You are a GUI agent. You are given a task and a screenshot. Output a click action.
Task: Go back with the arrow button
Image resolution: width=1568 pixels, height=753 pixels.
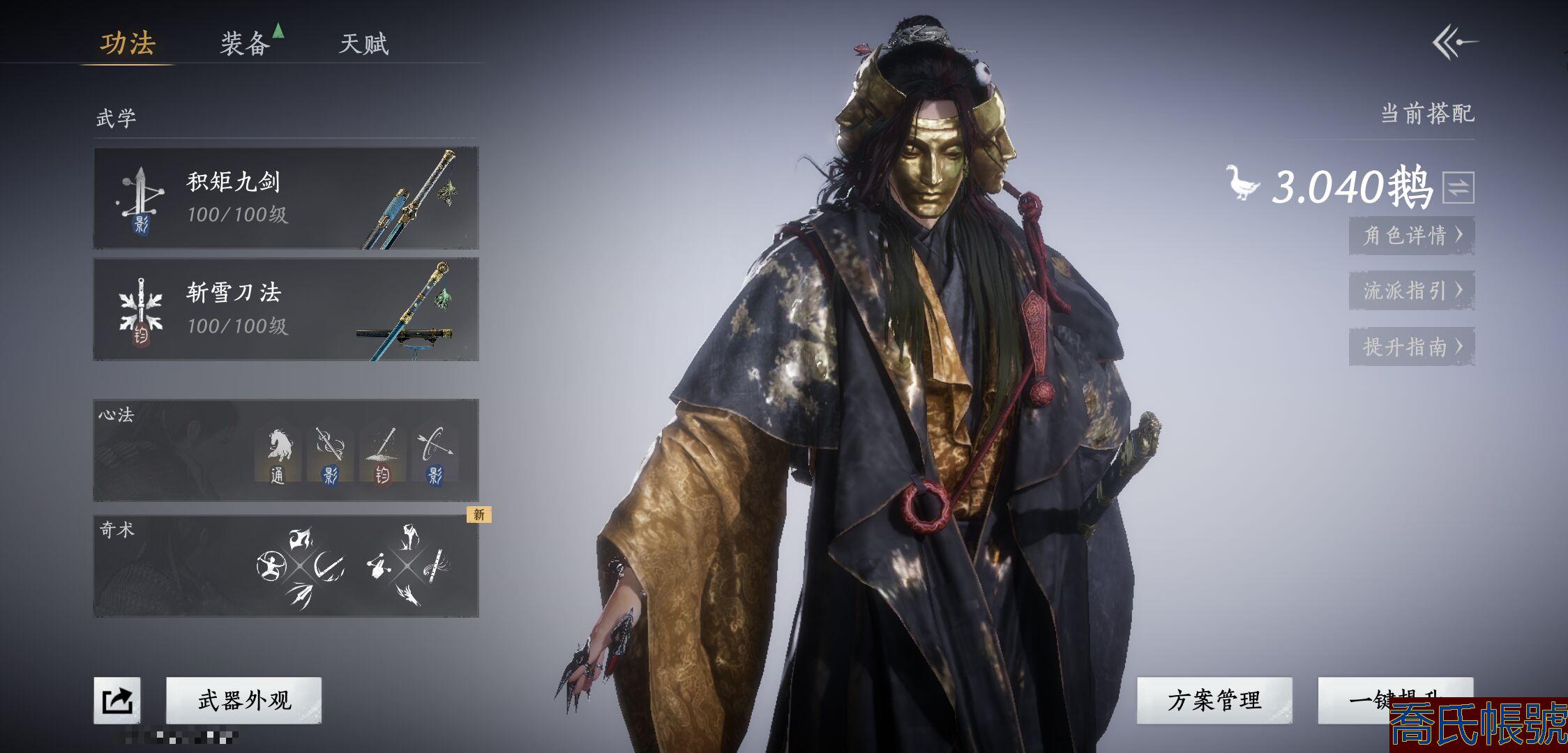click(1455, 43)
